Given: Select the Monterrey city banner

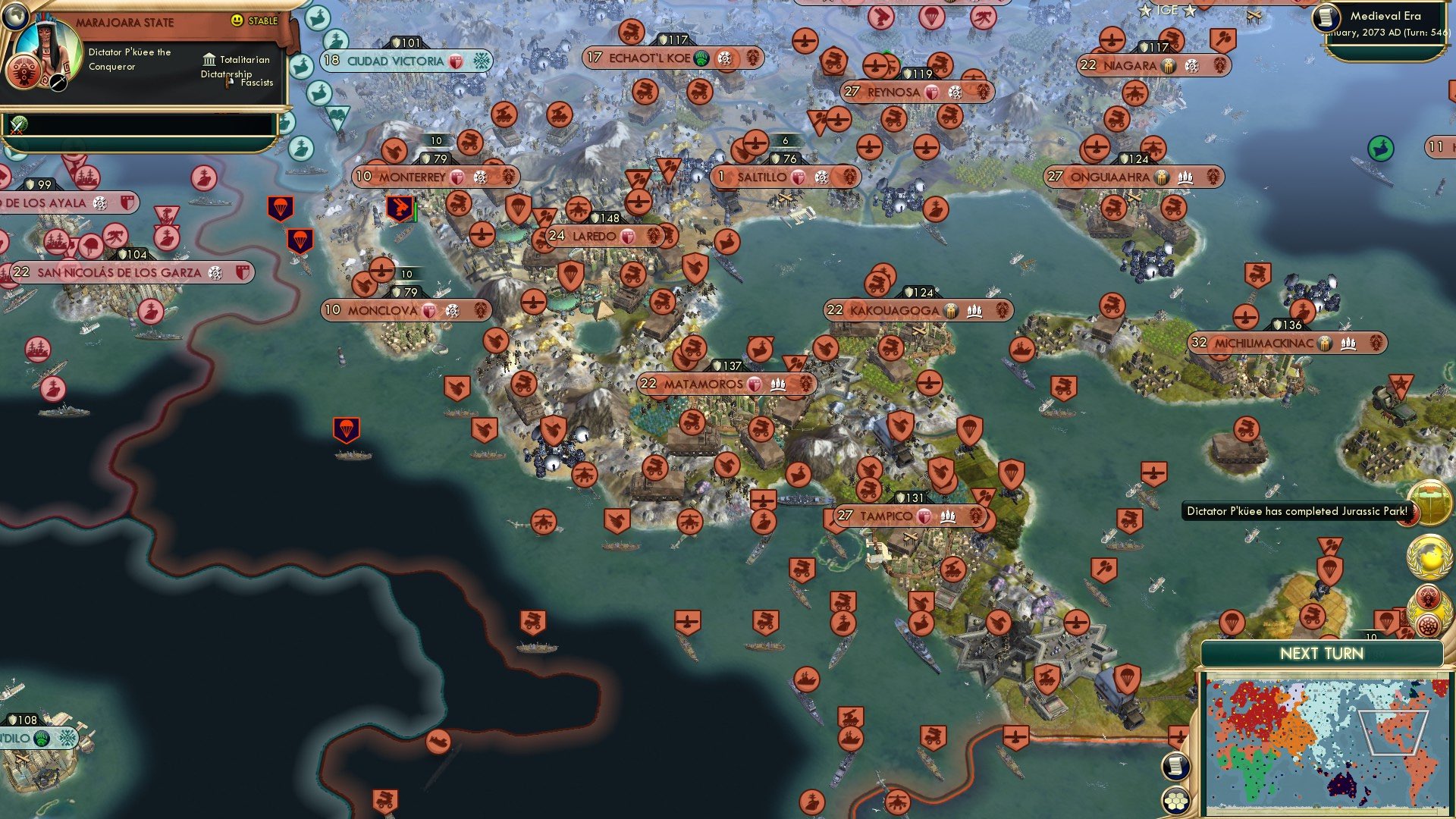Looking at the screenshot, I should click(x=434, y=177).
